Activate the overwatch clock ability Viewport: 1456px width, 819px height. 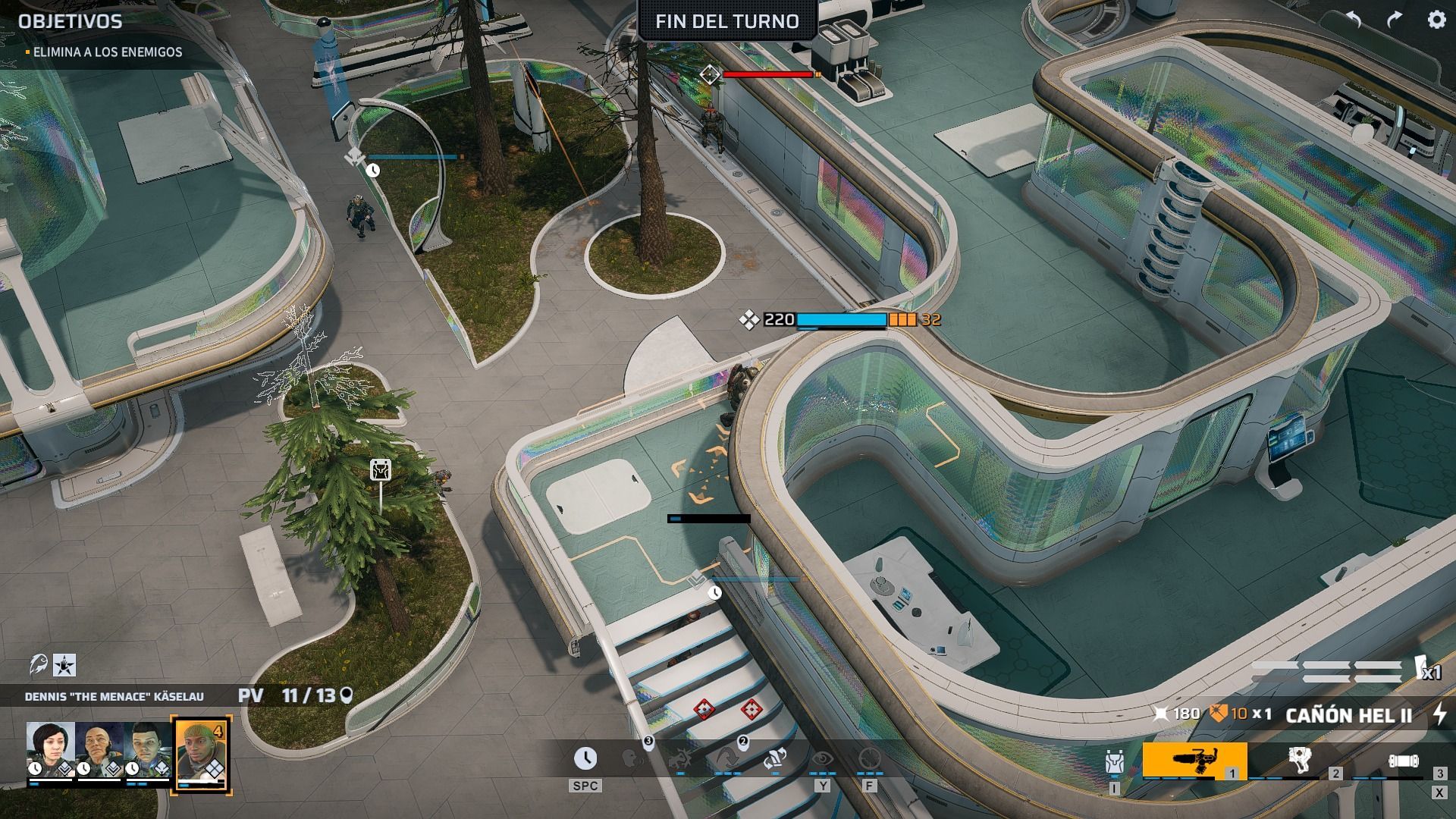click(585, 758)
